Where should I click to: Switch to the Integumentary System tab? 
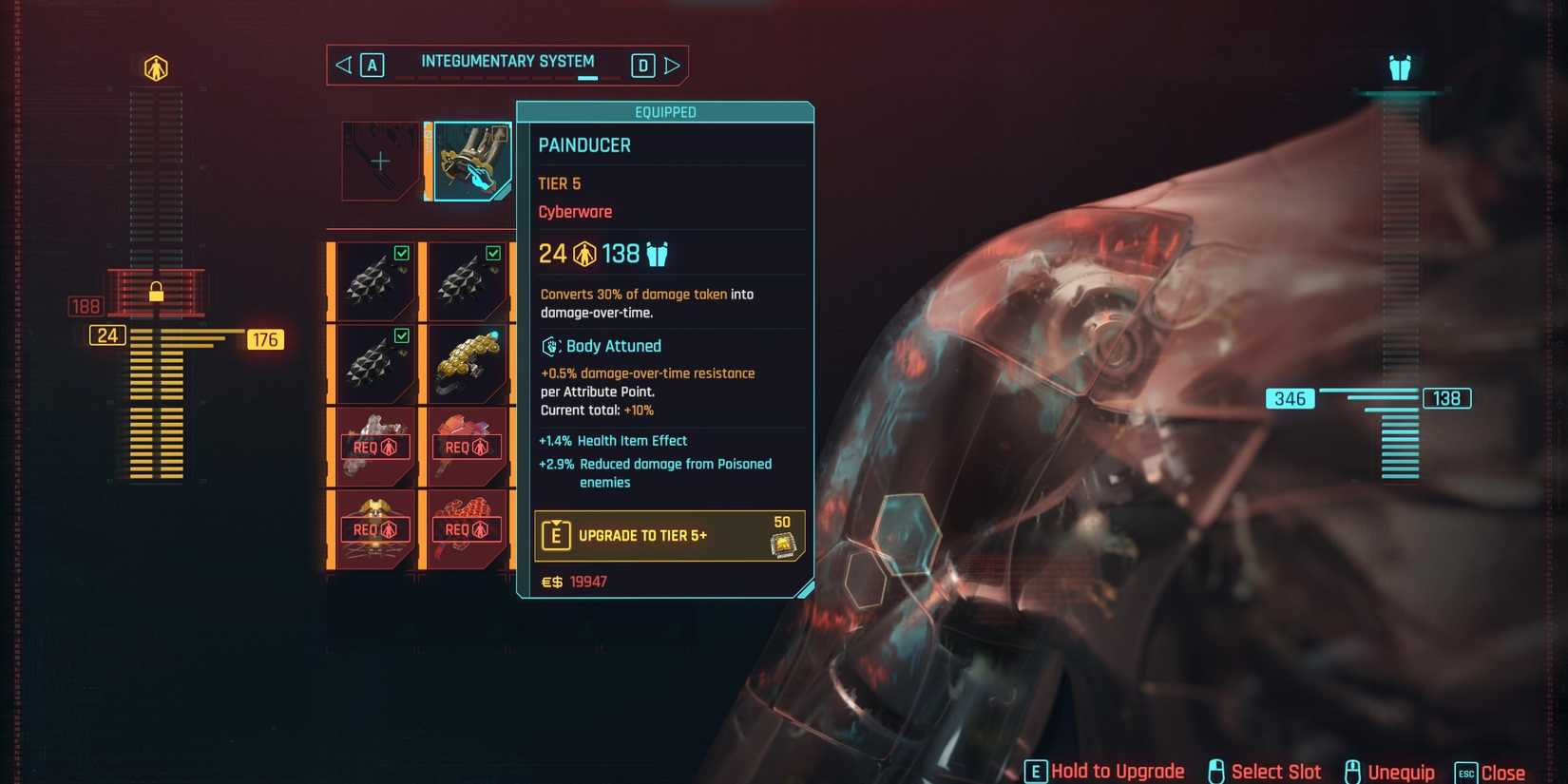507,61
